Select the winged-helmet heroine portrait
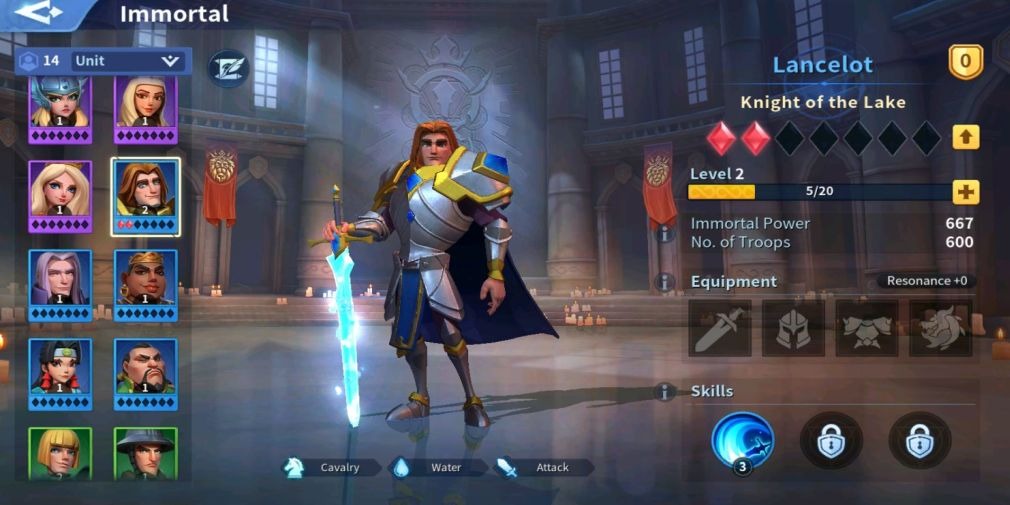This screenshot has width=1010, height=505. [60, 107]
